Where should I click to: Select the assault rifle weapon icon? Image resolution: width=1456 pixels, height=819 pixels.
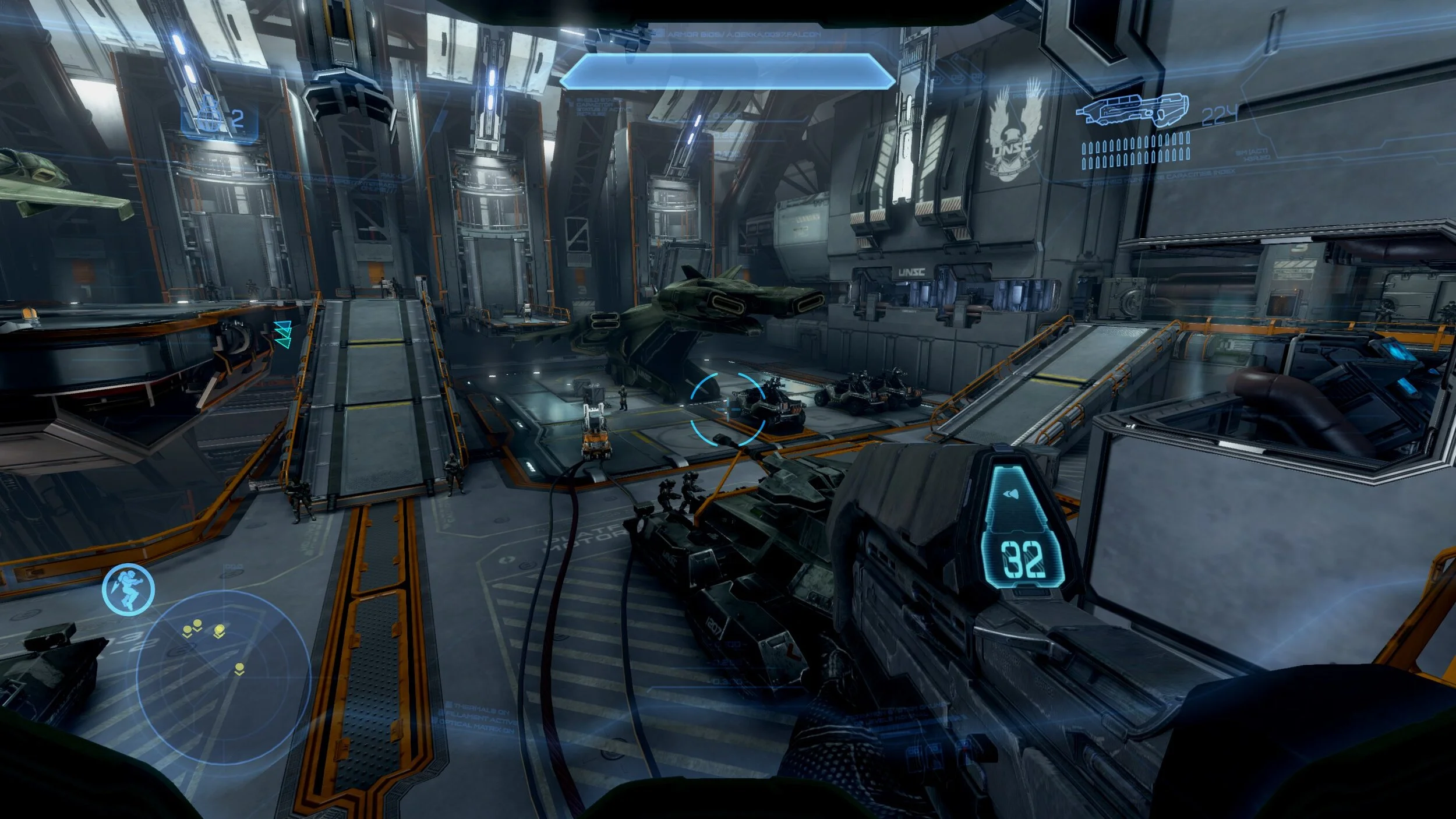click(x=1131, y=110)
